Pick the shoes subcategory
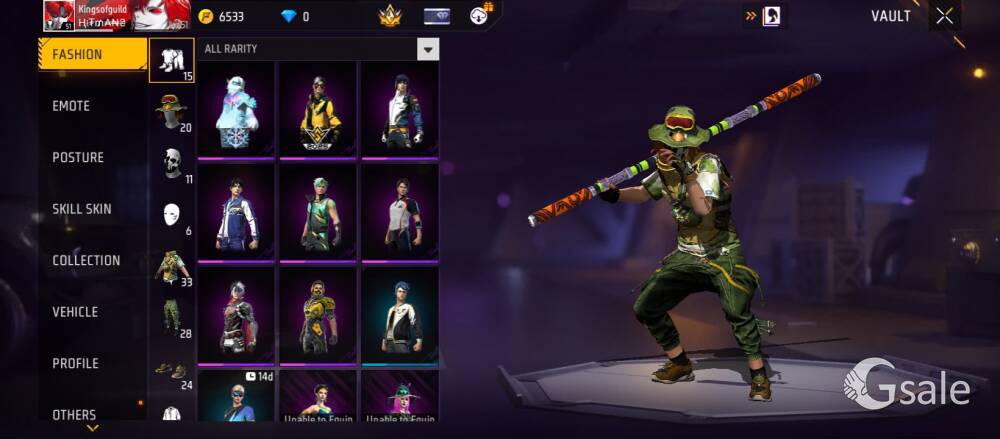Viewport: 1000px width, 439px height. pos(172,370)
